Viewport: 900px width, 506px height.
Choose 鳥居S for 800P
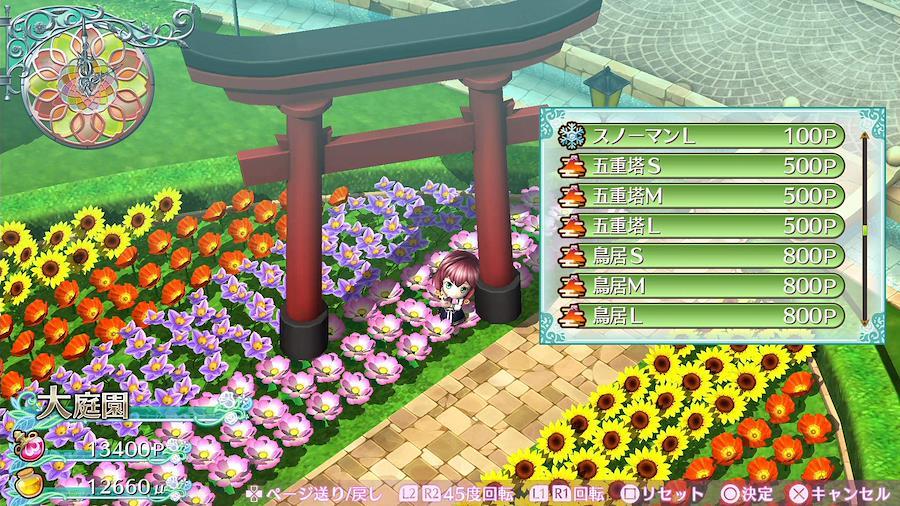pos(700,254)
